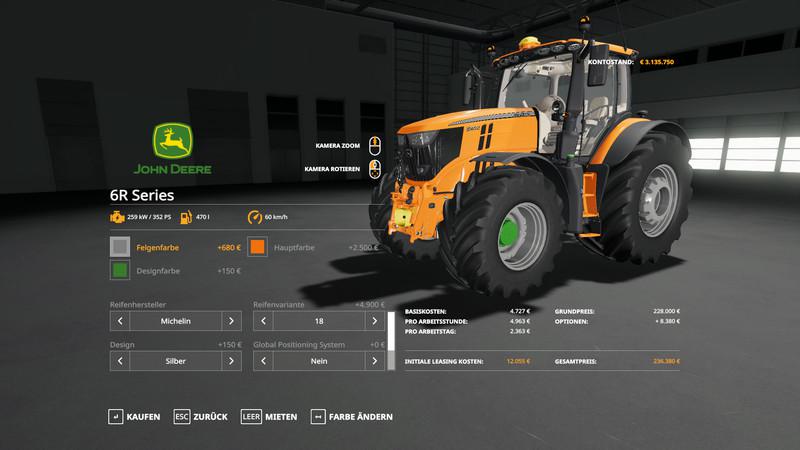This screenshot has width=800, height=450.
Task: Cycle Global Positioning System option backward
Action: point(264,360)
